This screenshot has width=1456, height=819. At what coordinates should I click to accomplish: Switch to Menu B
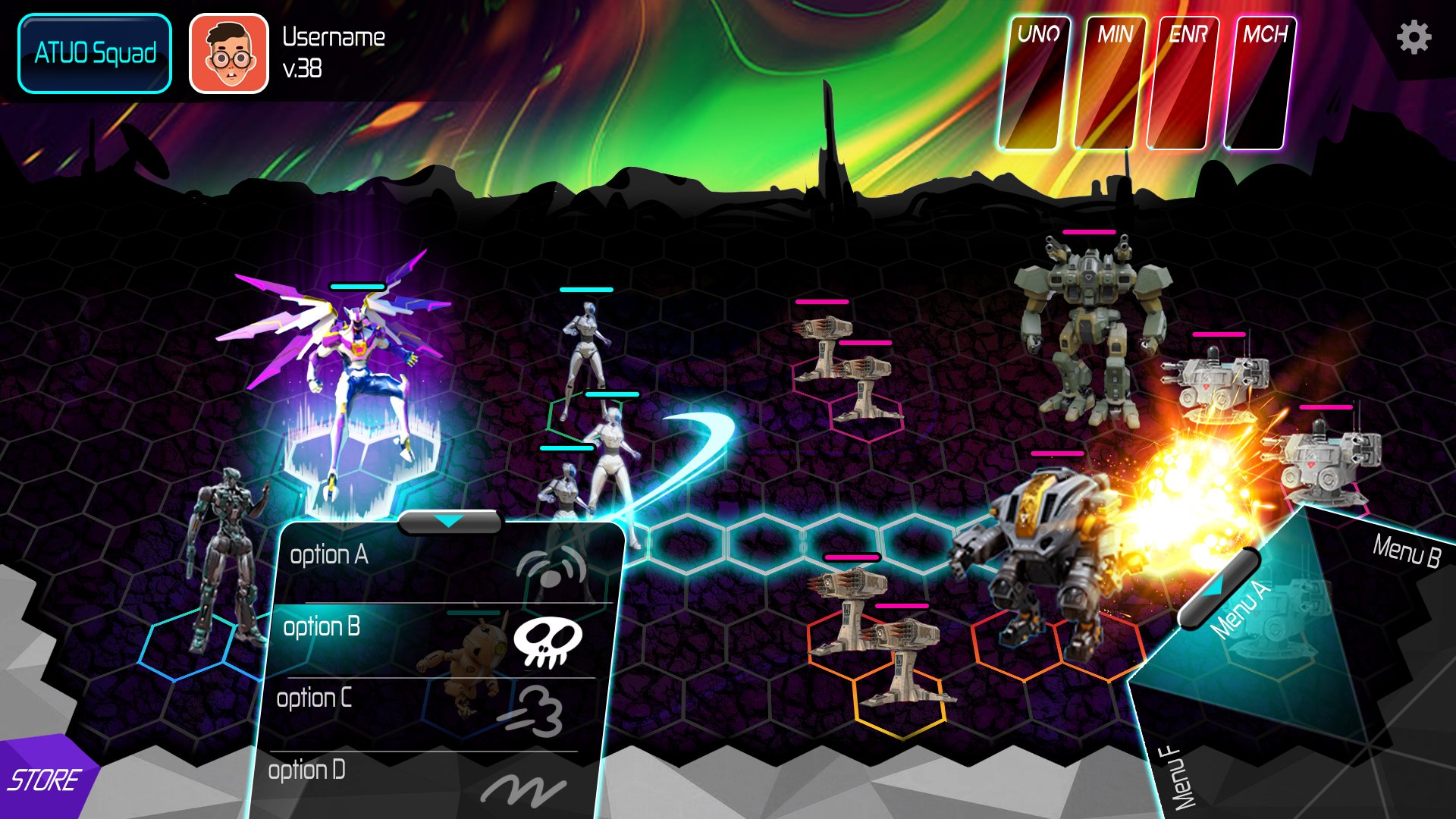1405,551
